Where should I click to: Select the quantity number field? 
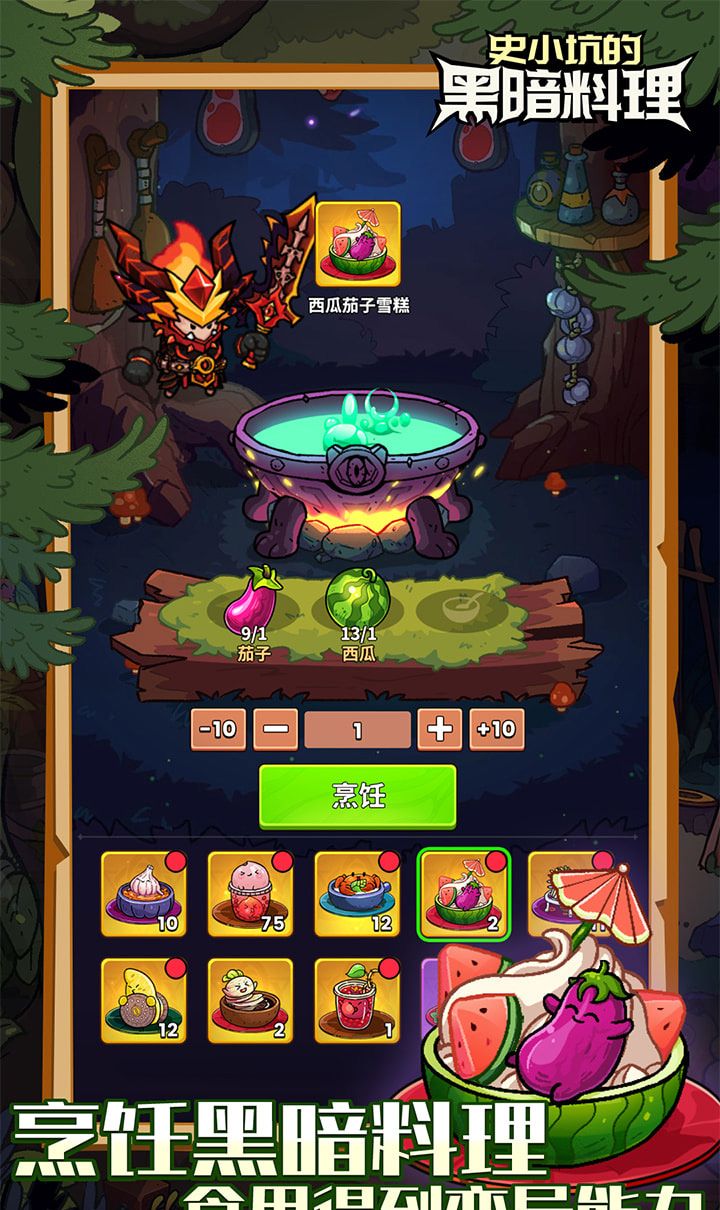pyautogui.click(x=357, y=730)
